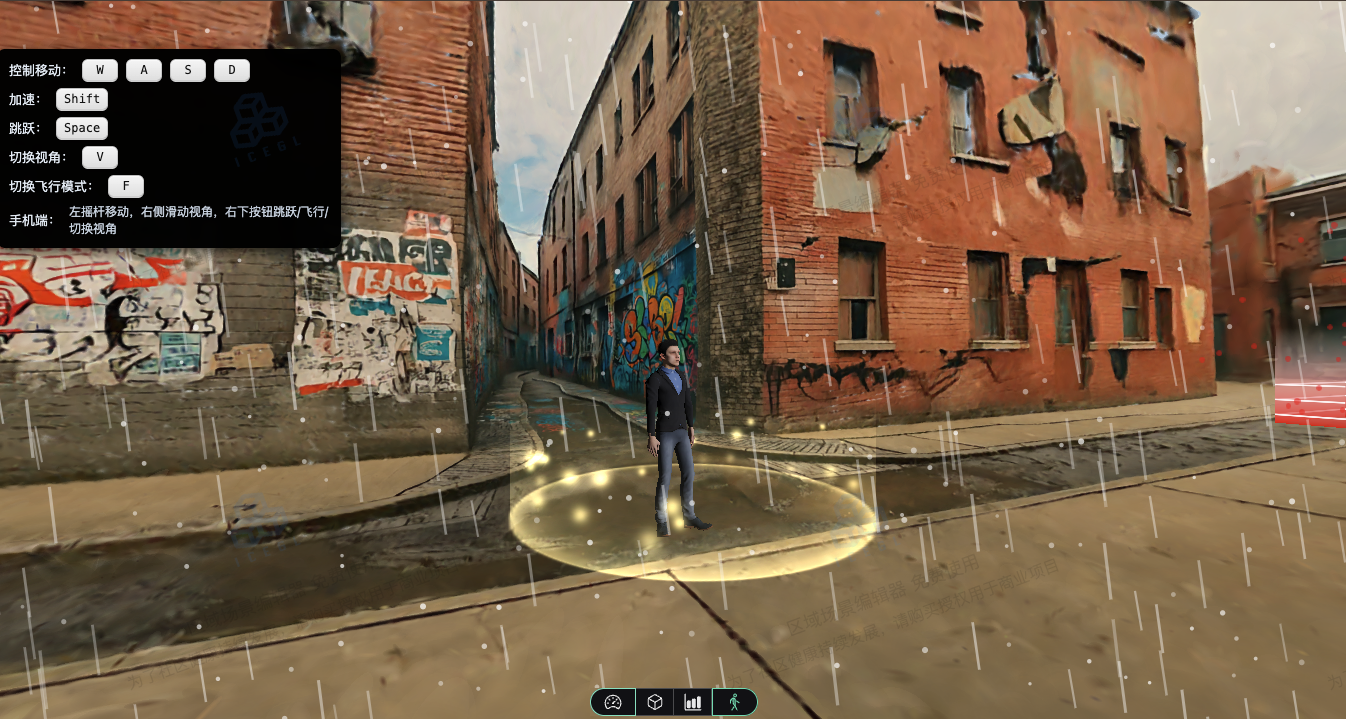Open the speedometer gauge panel

(614, 702)
